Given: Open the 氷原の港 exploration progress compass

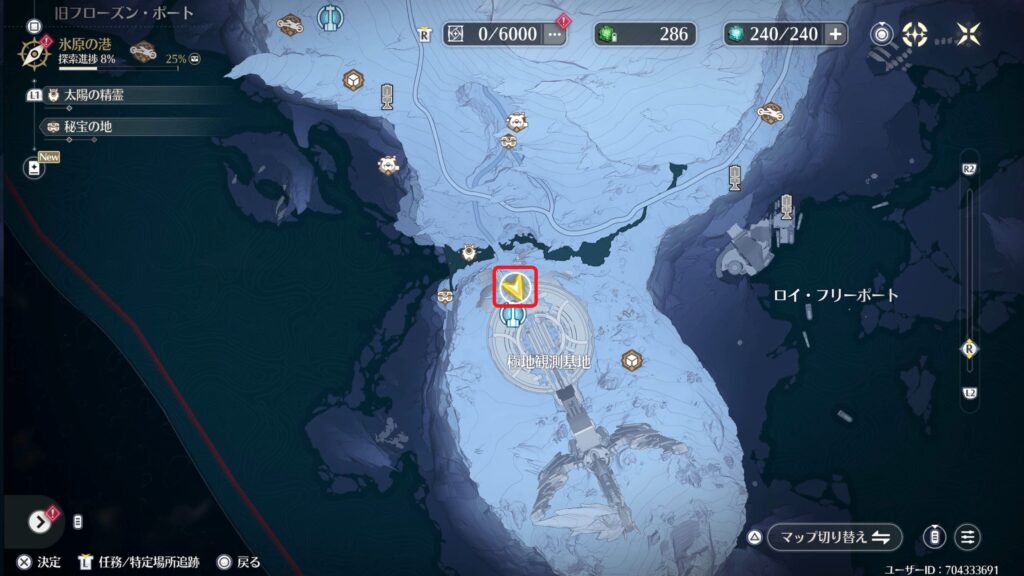Looking at the screenshot, I should [x=33, y=51].
